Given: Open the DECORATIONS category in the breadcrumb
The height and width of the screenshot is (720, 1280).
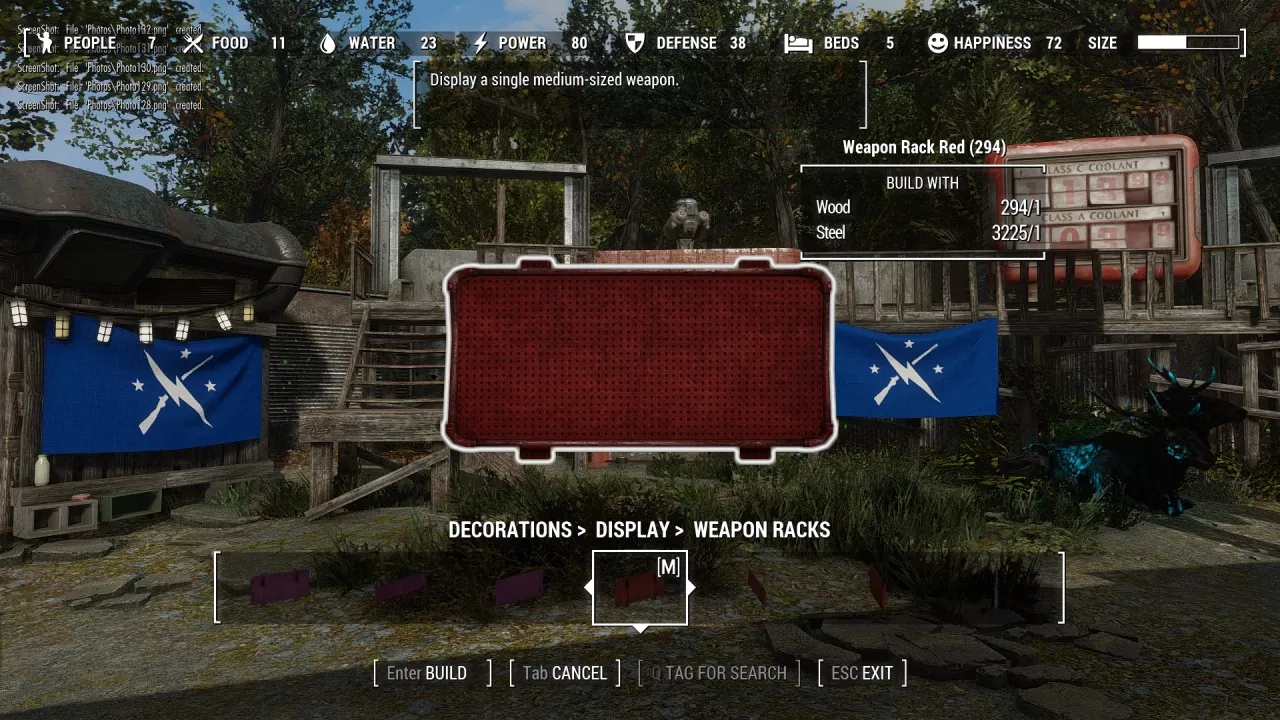Looking at the screenshot, I should pyautogui.click(x=510, y=530).
